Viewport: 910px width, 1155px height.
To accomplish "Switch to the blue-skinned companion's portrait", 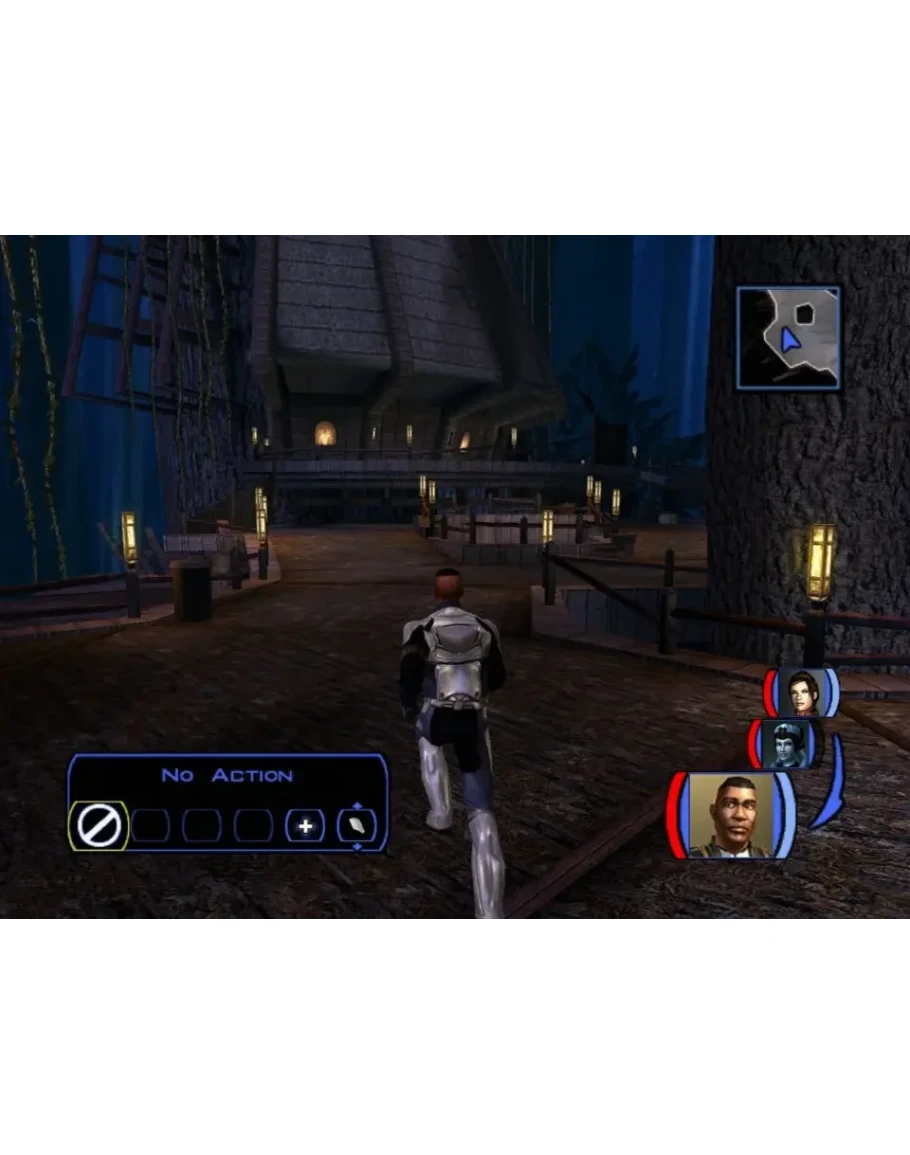I will (786, 744).
